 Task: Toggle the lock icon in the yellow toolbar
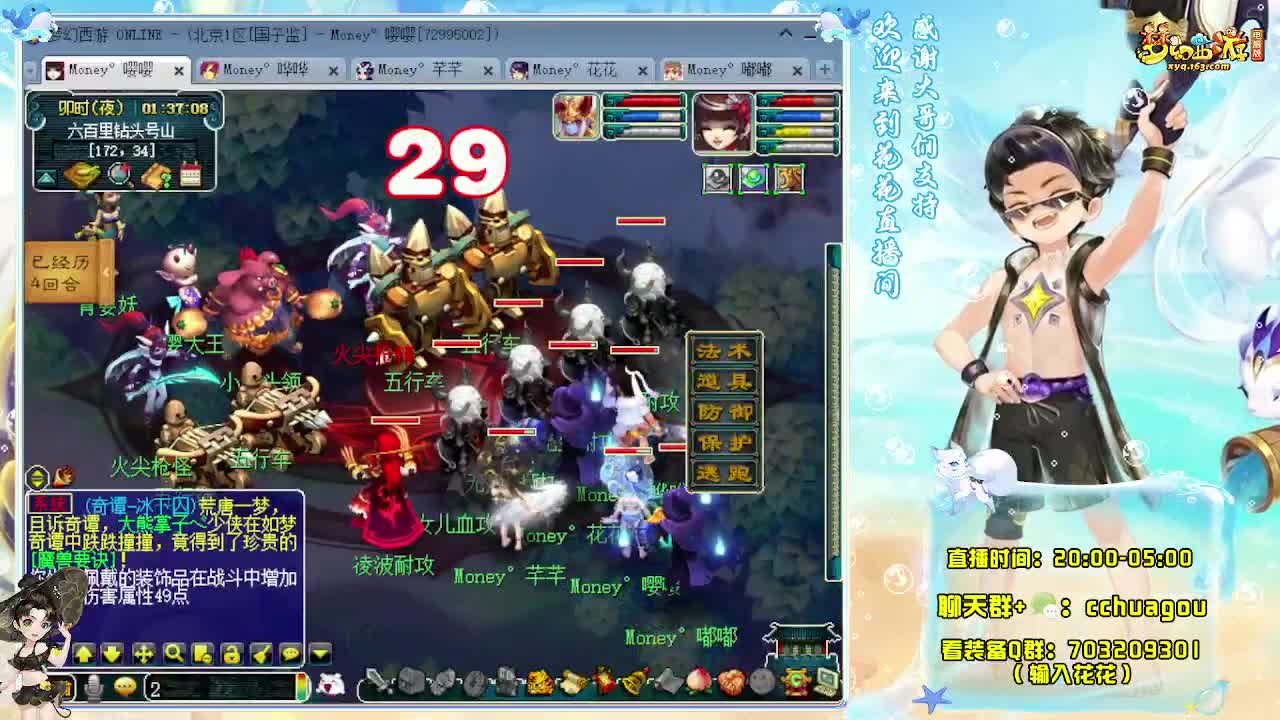tap(233, 655)
